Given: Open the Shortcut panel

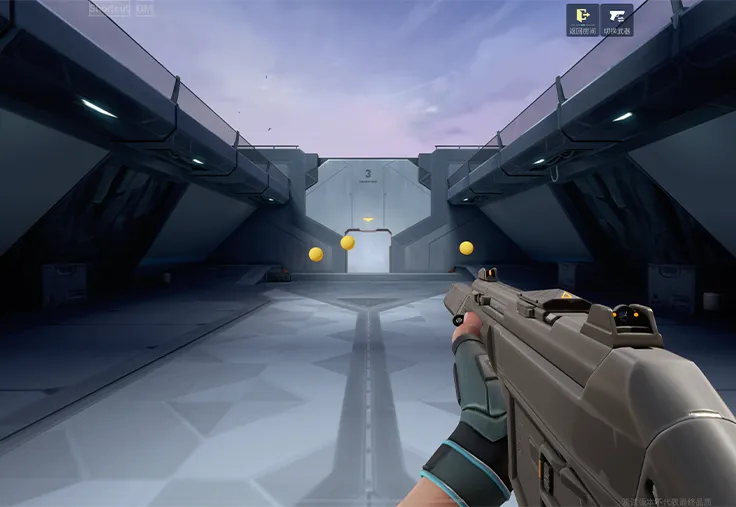Looking at the screenshot, I should [x=109, y=8].
